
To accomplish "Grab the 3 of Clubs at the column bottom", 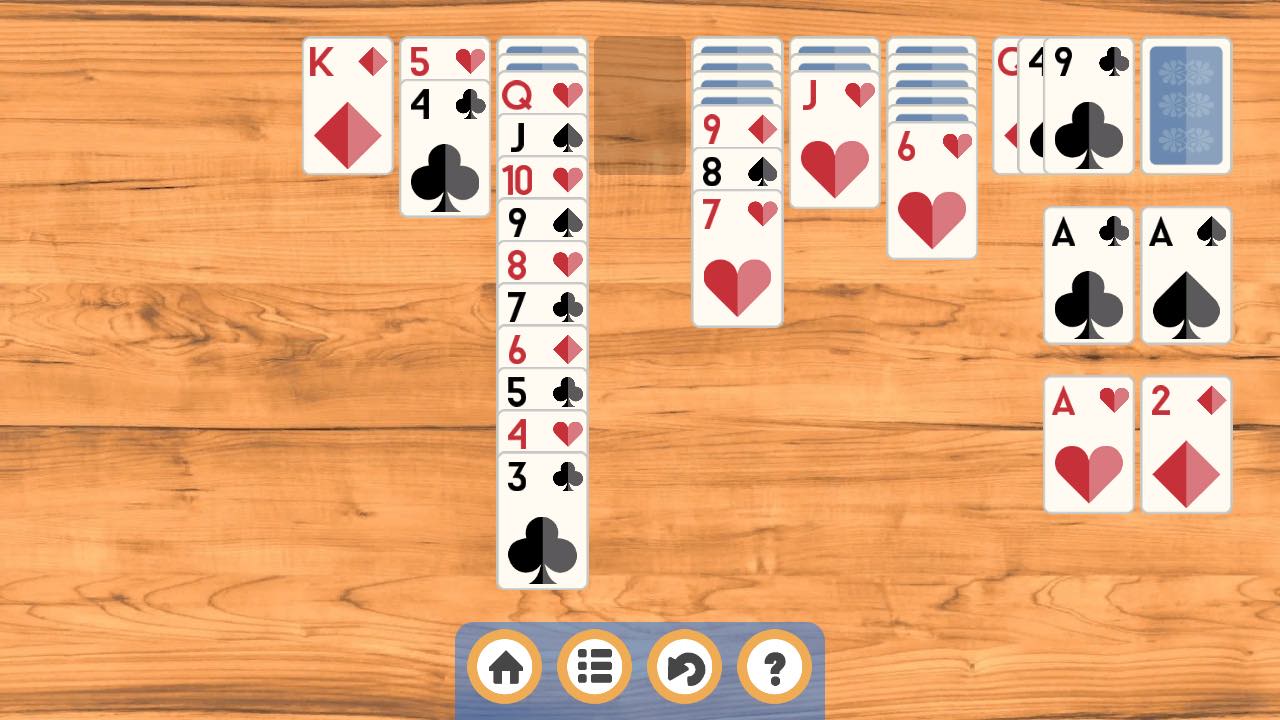I will (x=541, y=520).
